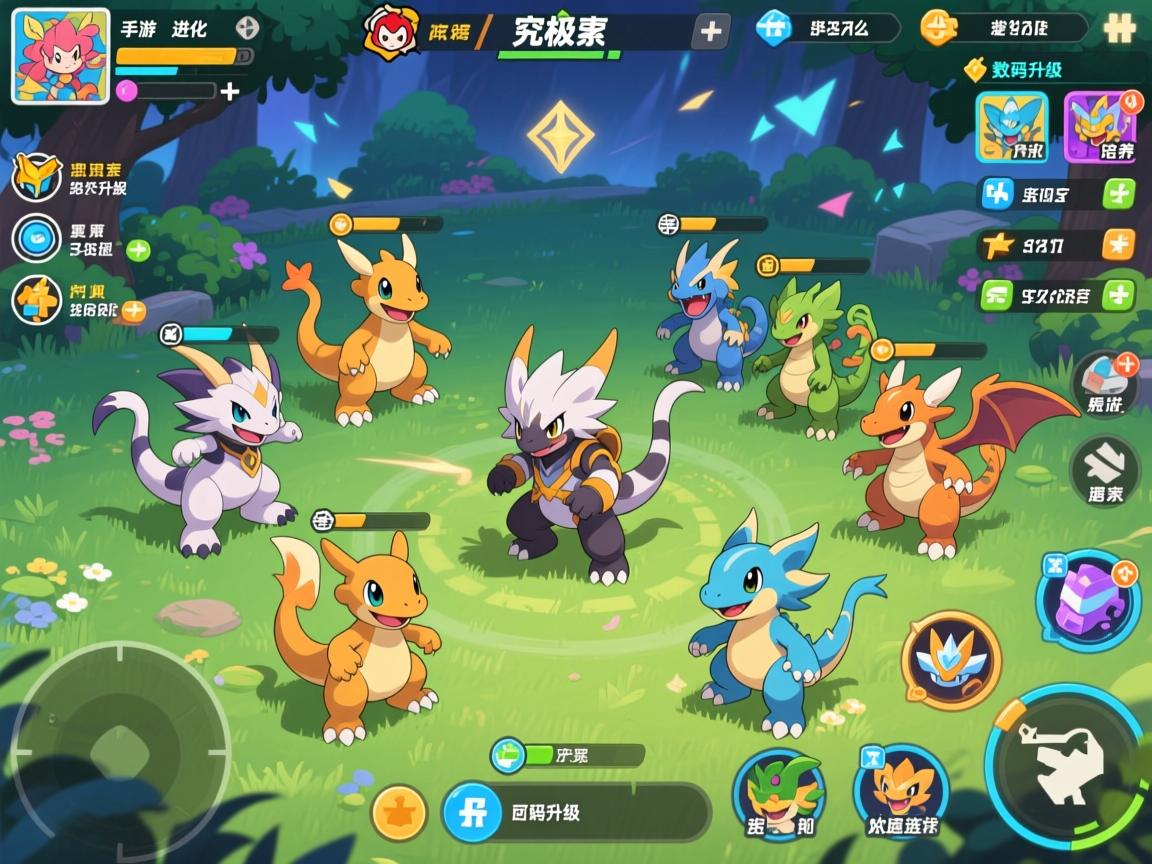This screenshot has height=864, width=1152.
Task: Tap the plus beside the pink bar
Action: point(230,92)
